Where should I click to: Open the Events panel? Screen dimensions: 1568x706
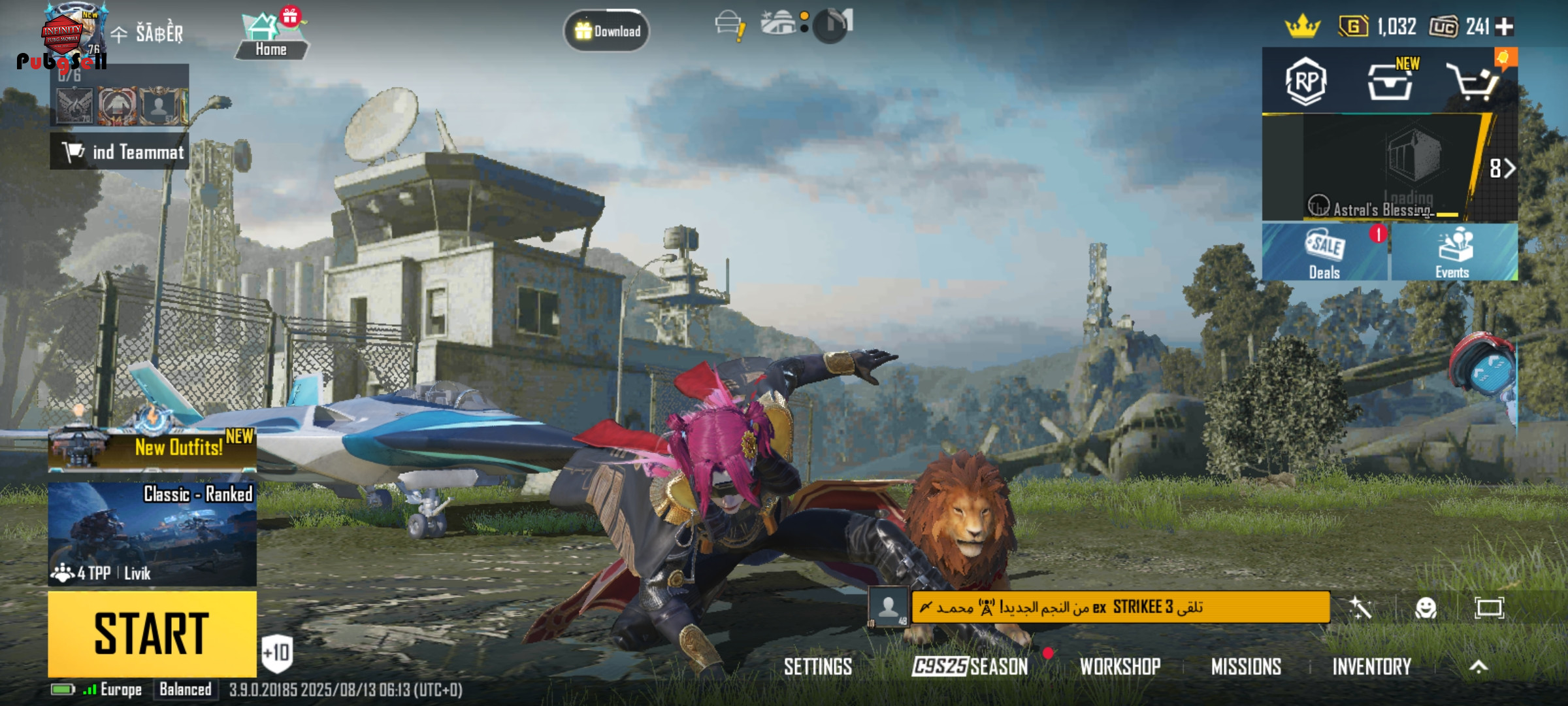pos(1453,252)
